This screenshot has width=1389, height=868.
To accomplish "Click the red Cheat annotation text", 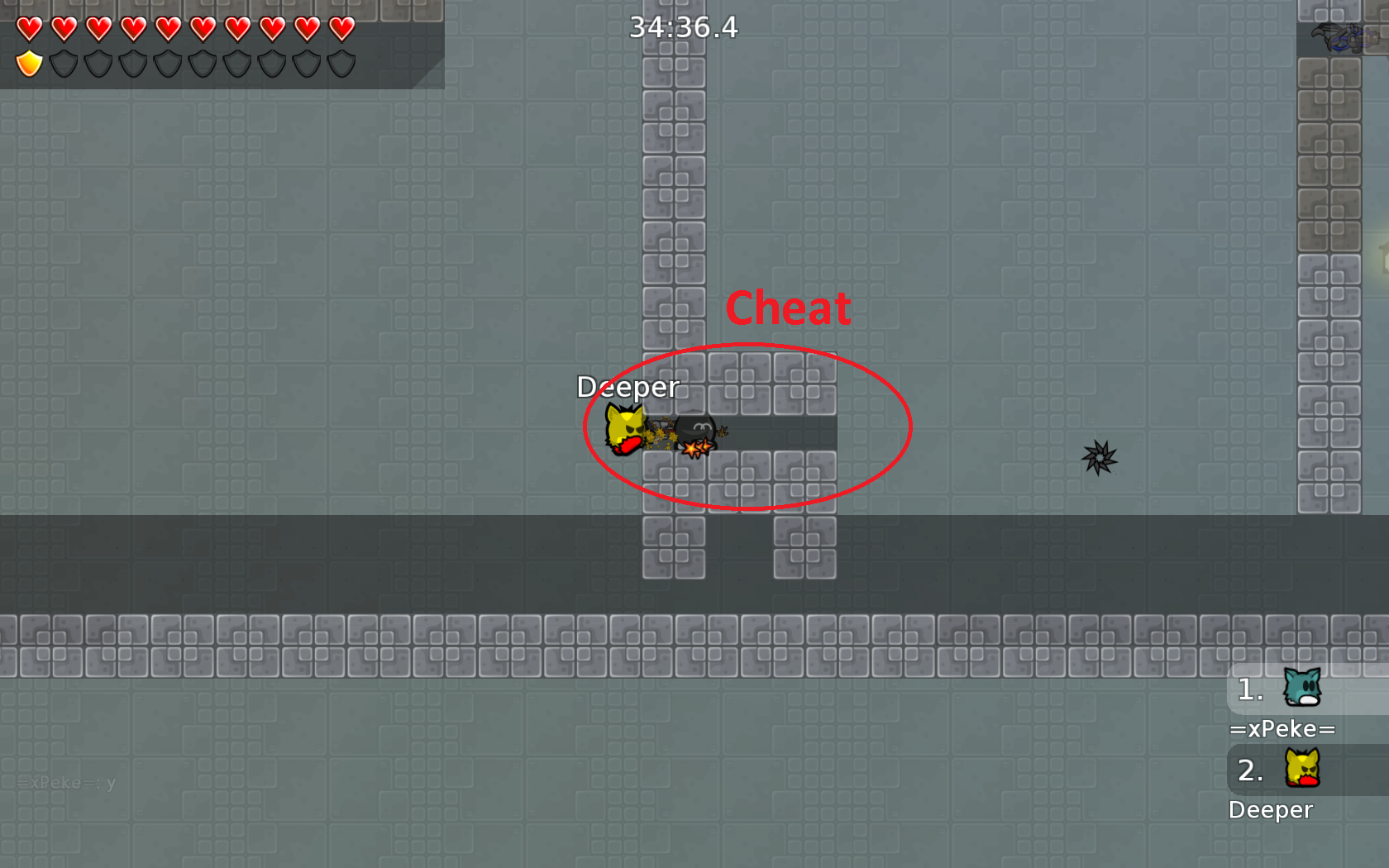I will (789, 308).
